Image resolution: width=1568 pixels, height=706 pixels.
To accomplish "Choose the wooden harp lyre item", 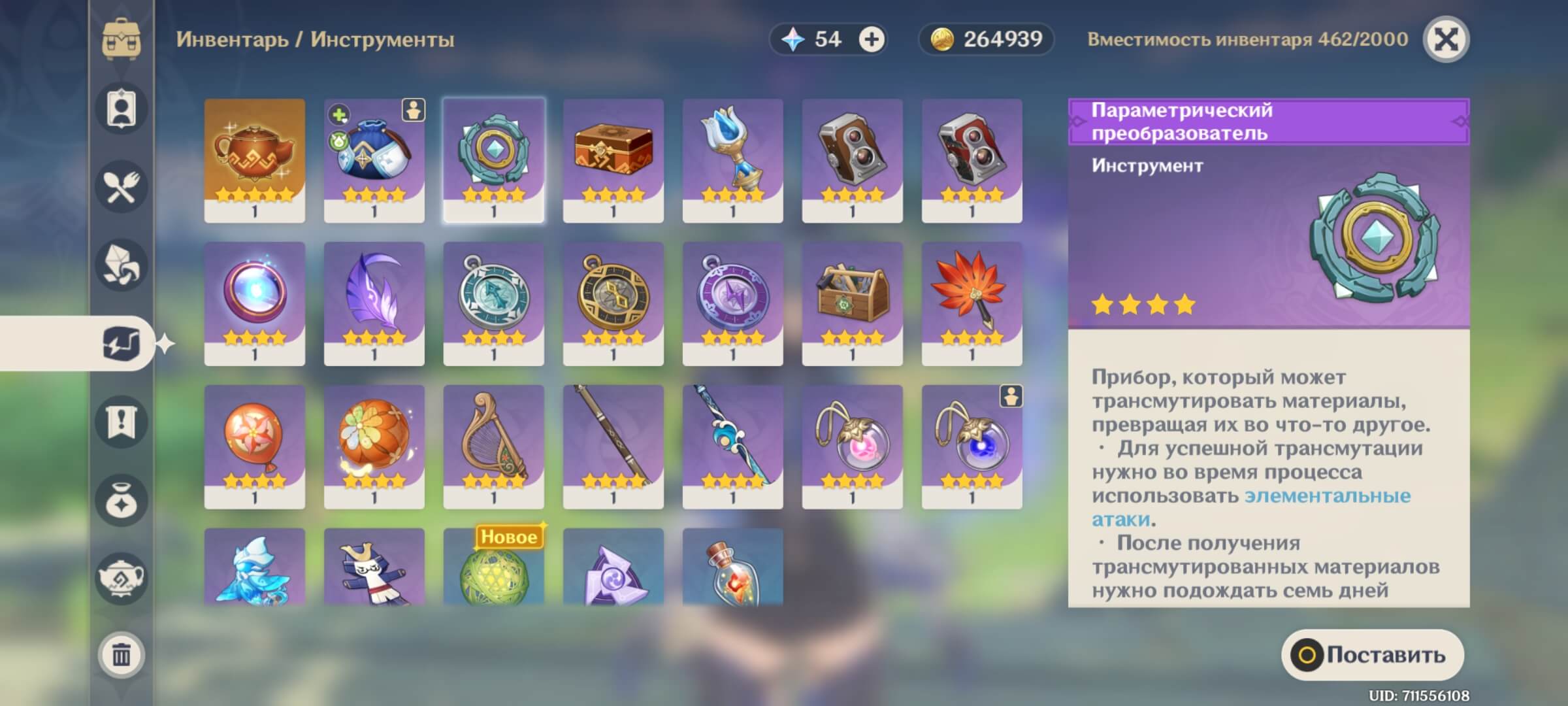I will pos(493,446).
